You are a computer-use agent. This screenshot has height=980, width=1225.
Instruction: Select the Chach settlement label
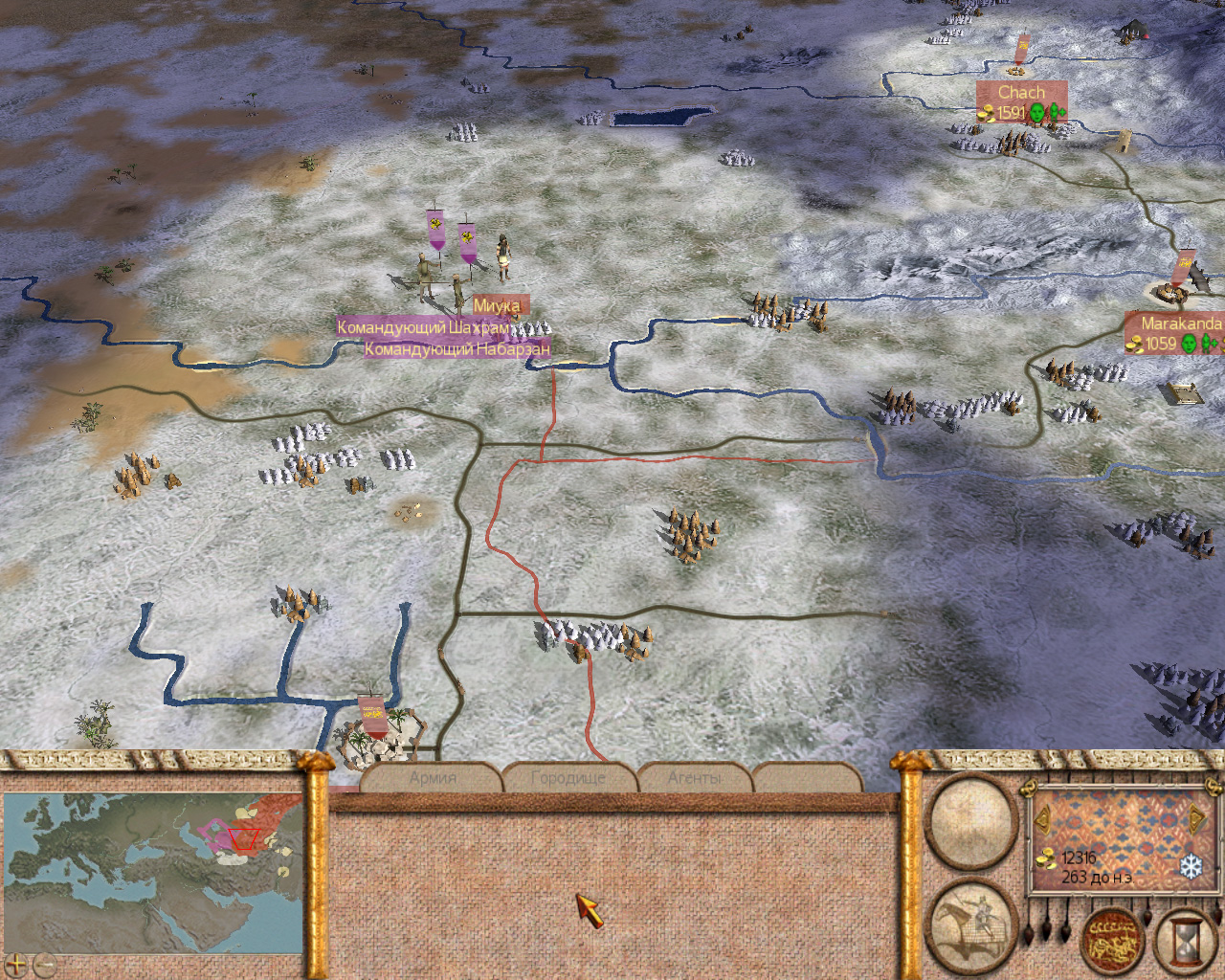coord(1021,93)
